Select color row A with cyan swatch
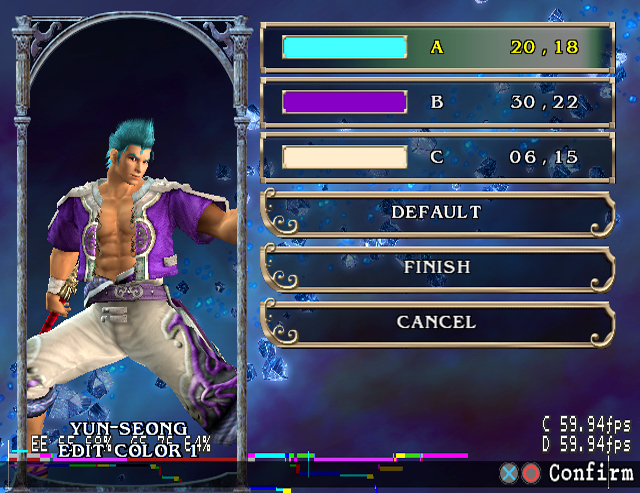640x493 pixels. tap(436, 47)
